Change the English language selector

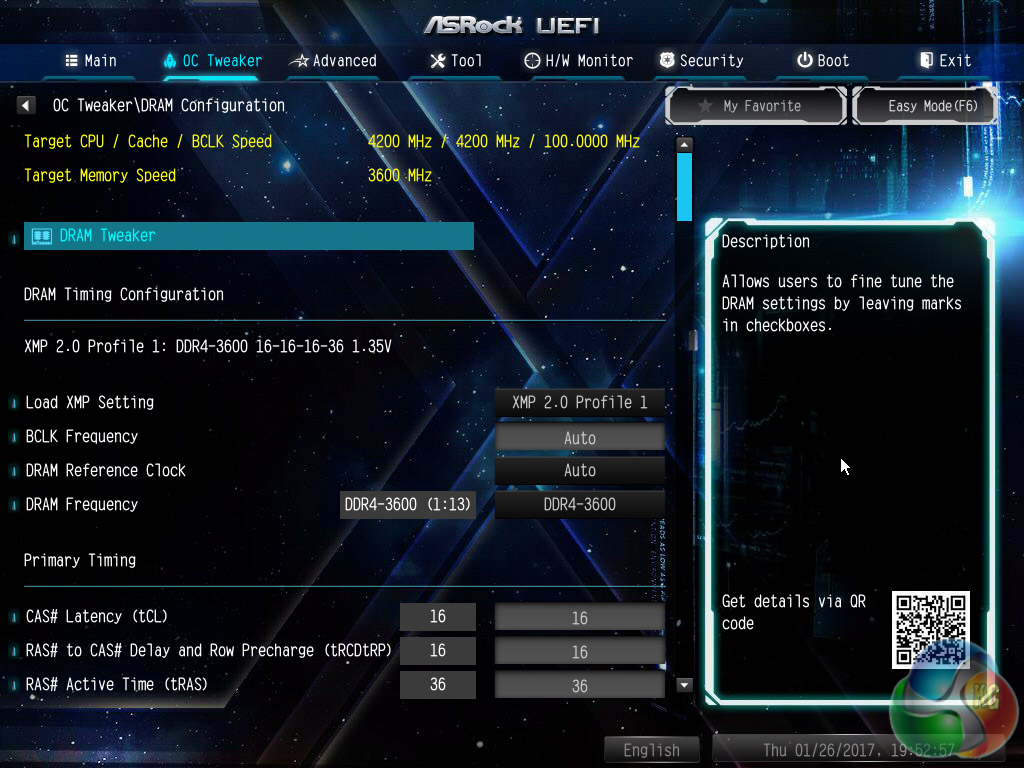tap(651, 750)
